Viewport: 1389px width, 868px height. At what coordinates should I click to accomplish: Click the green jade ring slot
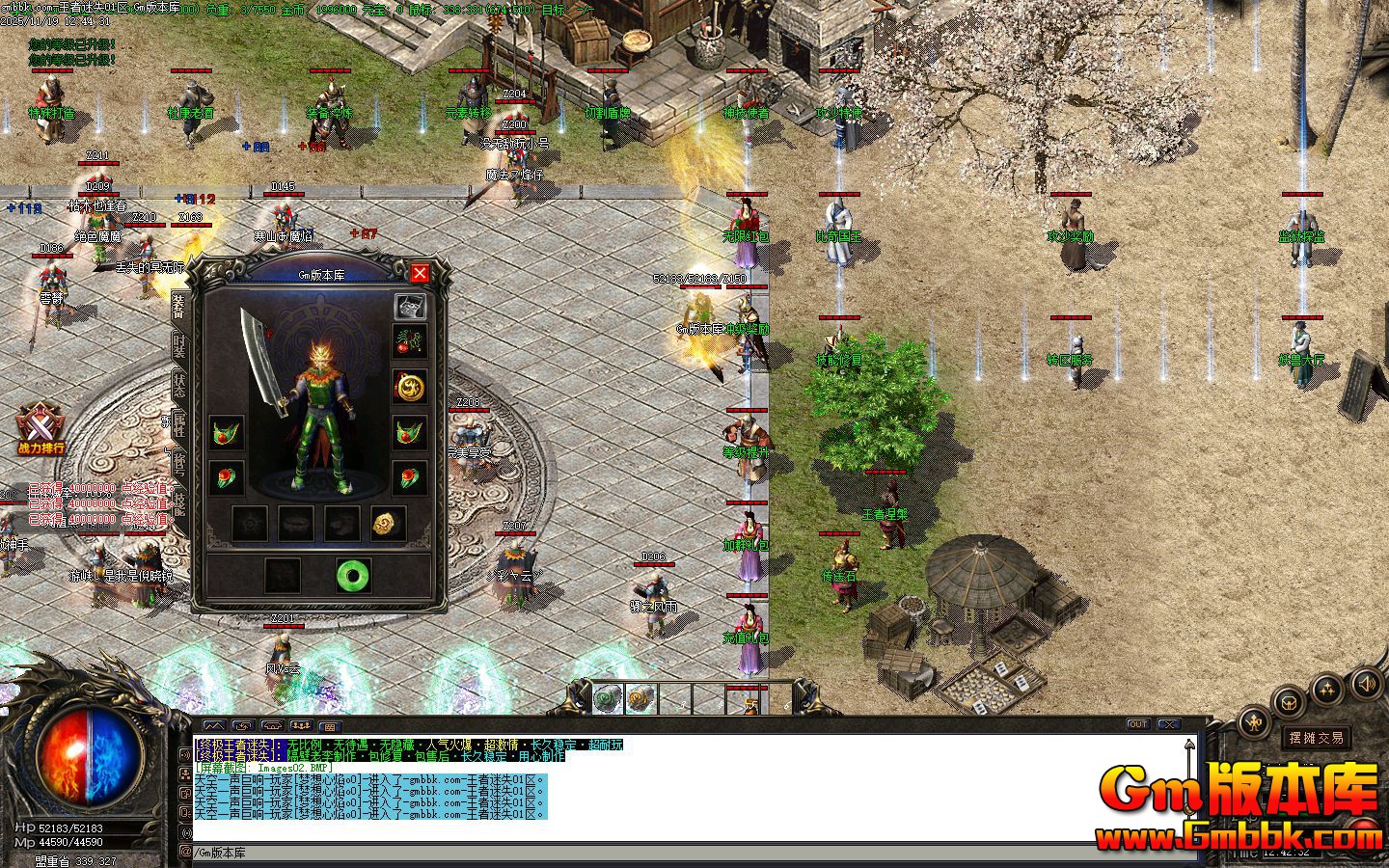(x=353, y=575)
